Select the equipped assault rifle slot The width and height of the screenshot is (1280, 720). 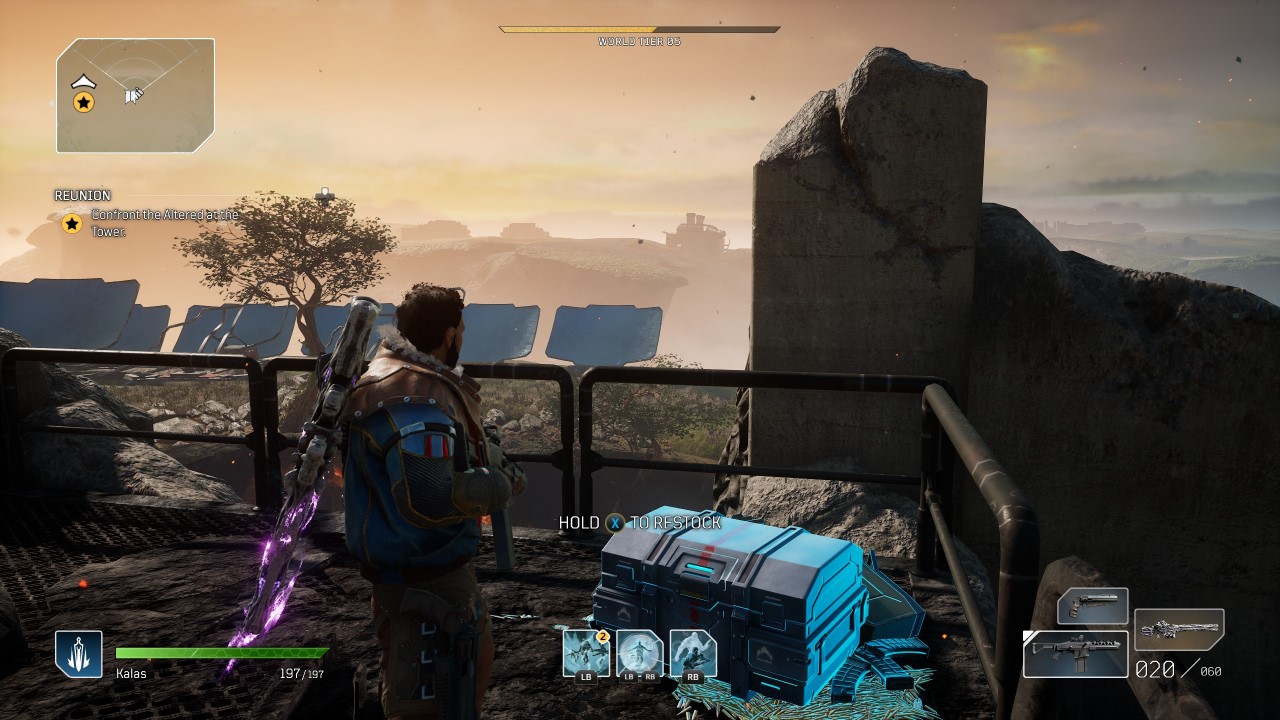pos(1075,654)
